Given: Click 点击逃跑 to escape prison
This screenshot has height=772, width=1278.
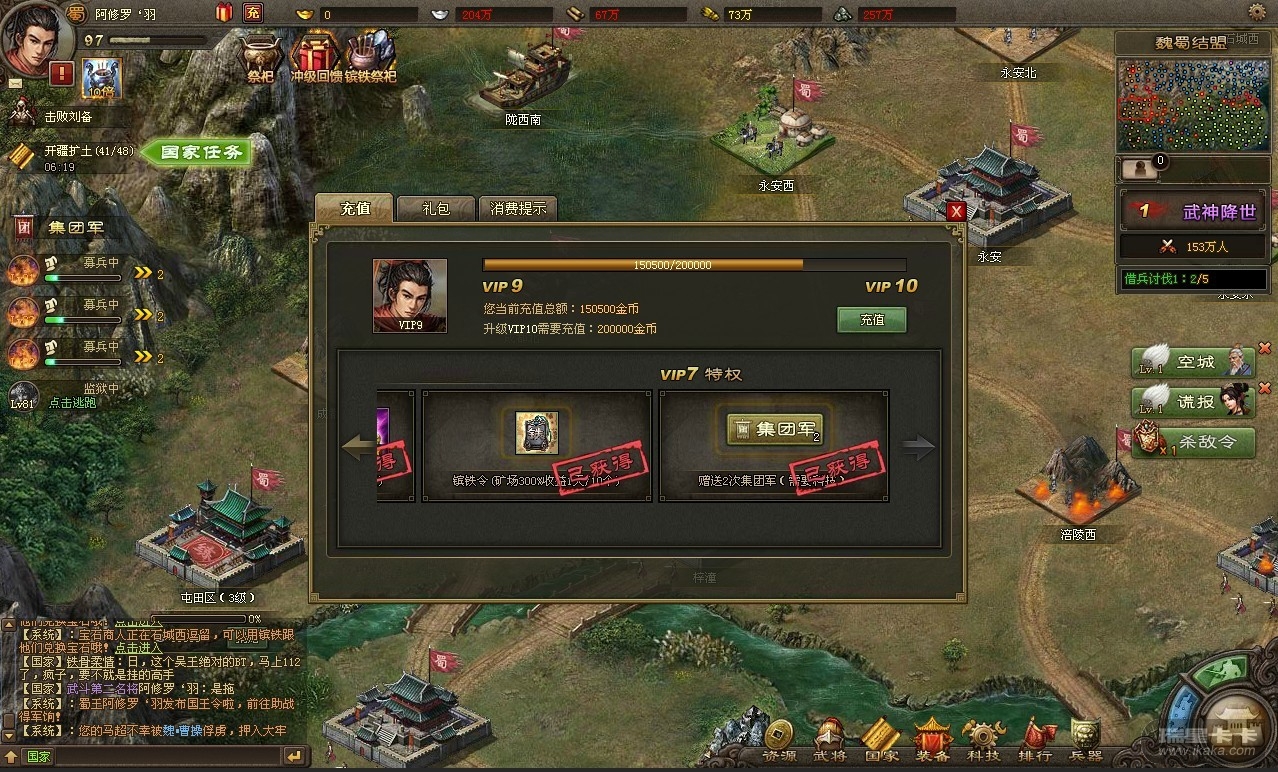Looking at the screenshot, I should [x=72, y=403].
